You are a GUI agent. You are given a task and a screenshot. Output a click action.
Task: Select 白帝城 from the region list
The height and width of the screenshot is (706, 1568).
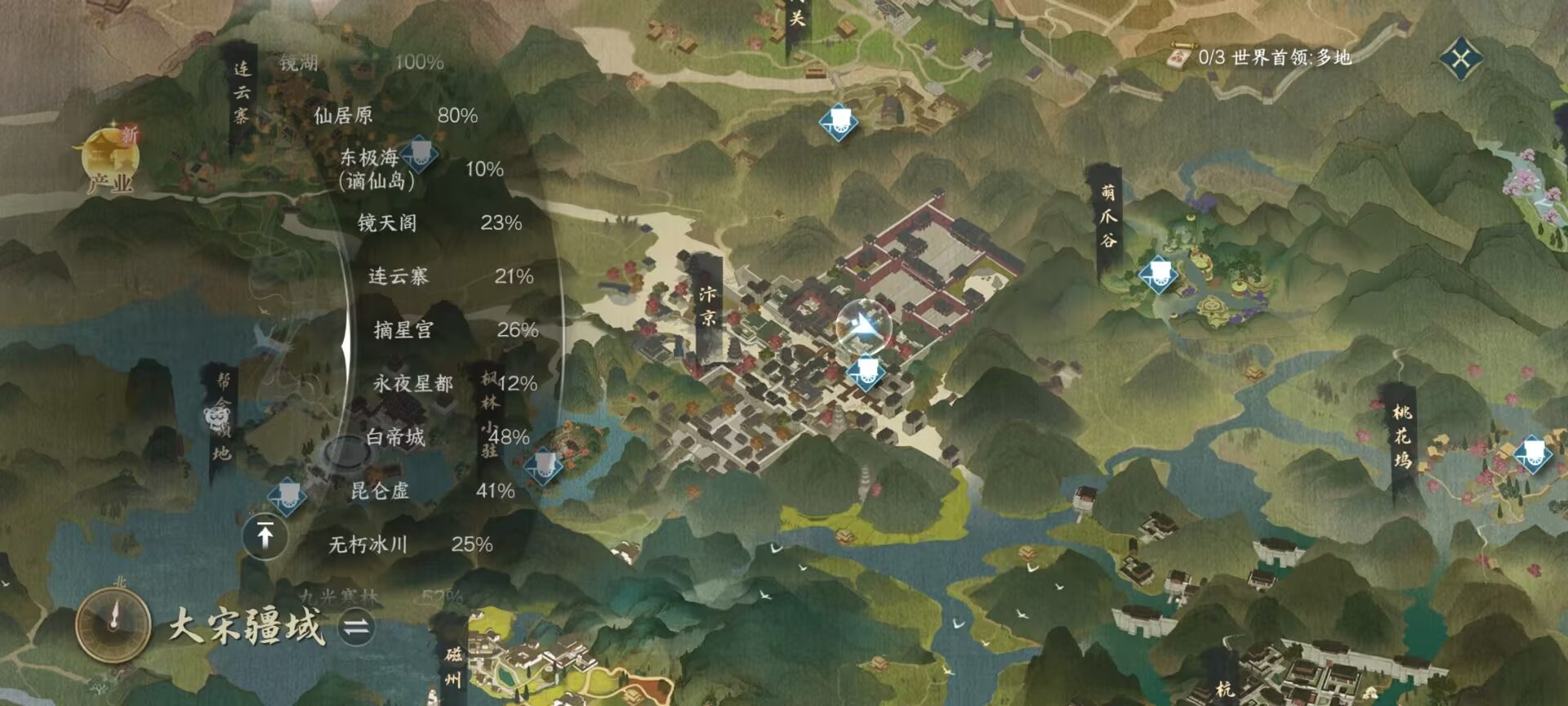pyautogui.click(x=396, y=436)
